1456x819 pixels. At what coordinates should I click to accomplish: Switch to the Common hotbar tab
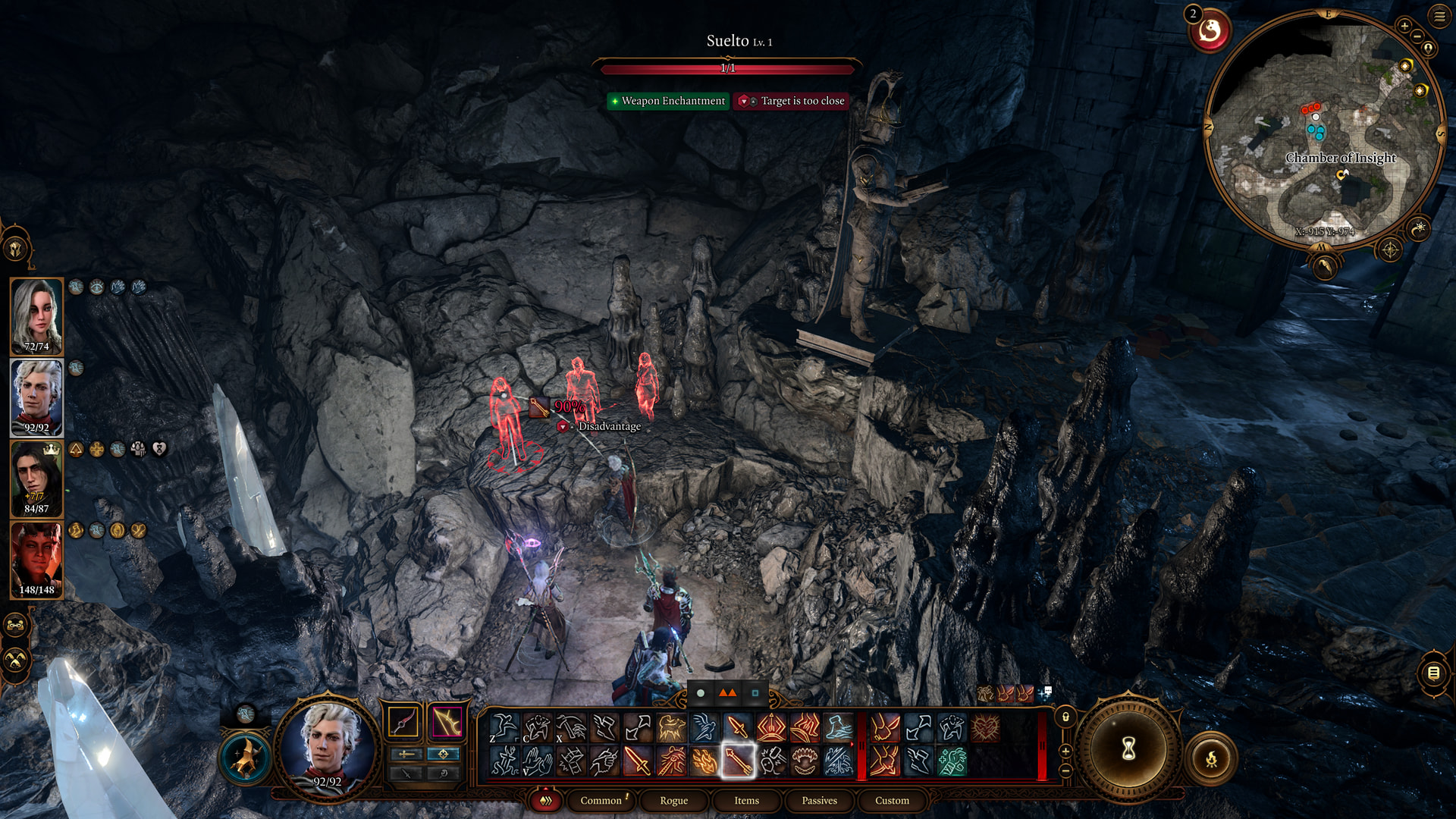pos(601,800)
